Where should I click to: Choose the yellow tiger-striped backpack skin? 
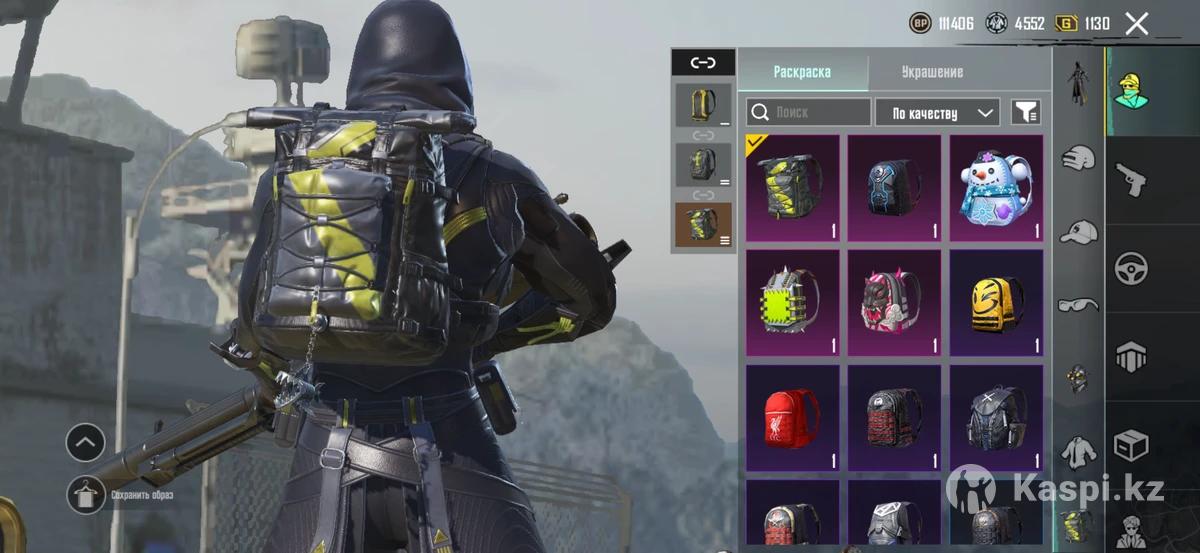point(995,302)
